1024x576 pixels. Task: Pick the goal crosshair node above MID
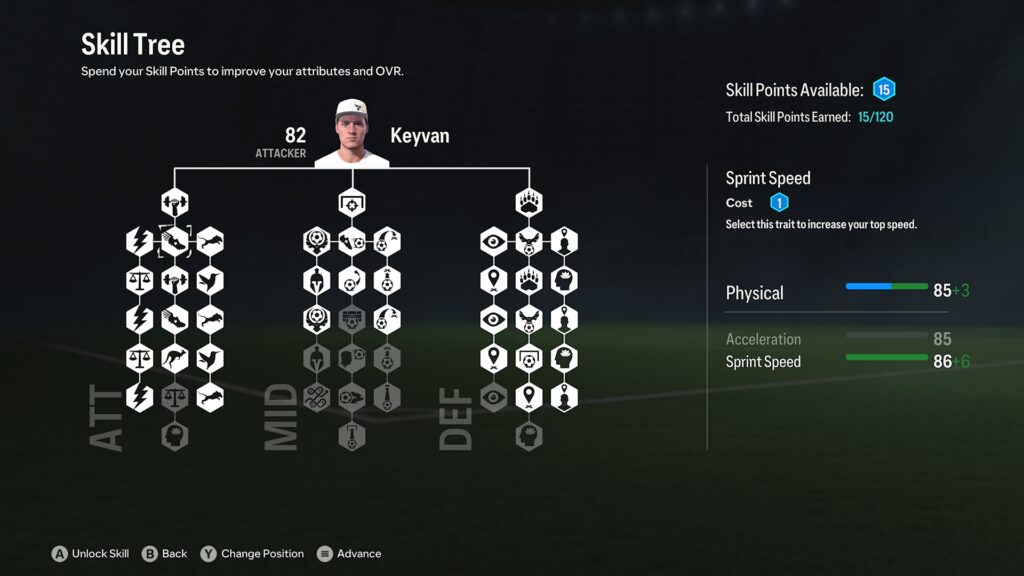351,203
